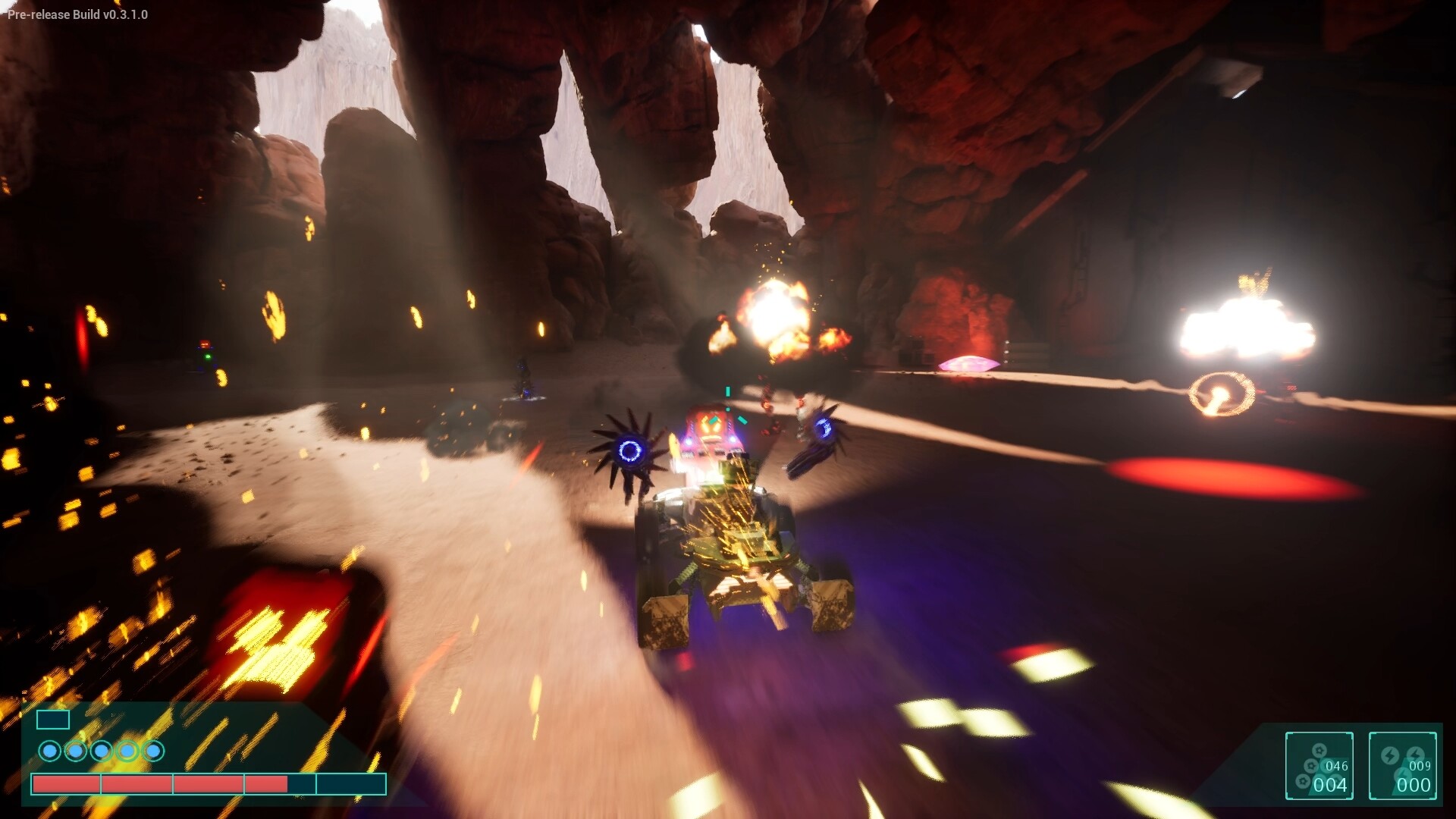Viewport: 1456px width, 819px height.
Task: Click the empty final segment of the health bar
Action: point(350,786)
